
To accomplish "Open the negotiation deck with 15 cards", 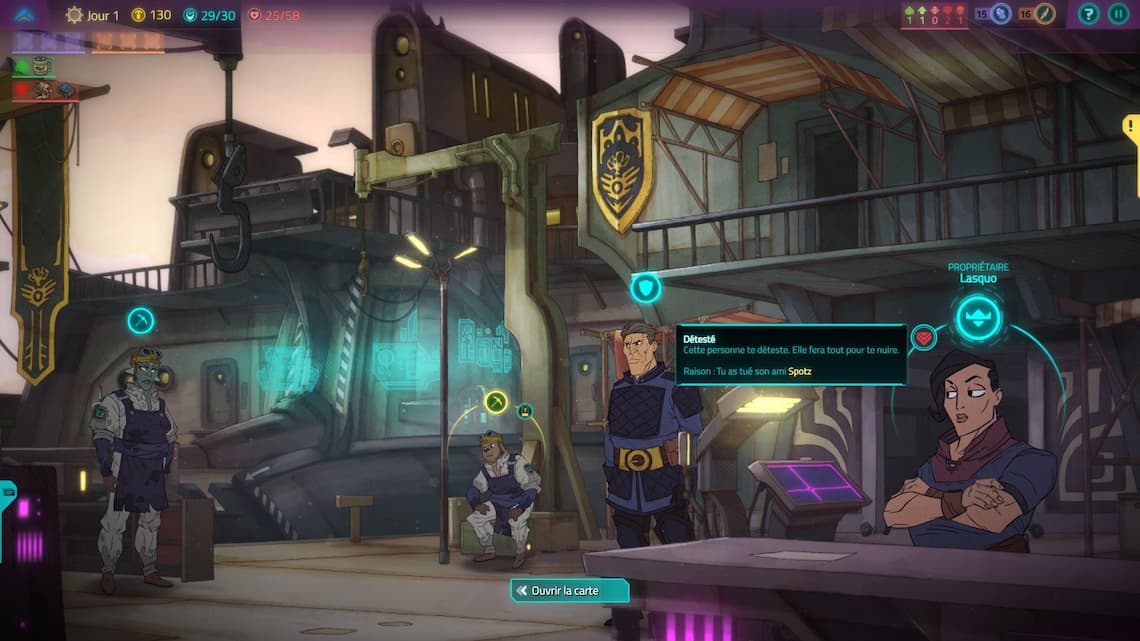I will pyautogui.click(x=994, y=14).
